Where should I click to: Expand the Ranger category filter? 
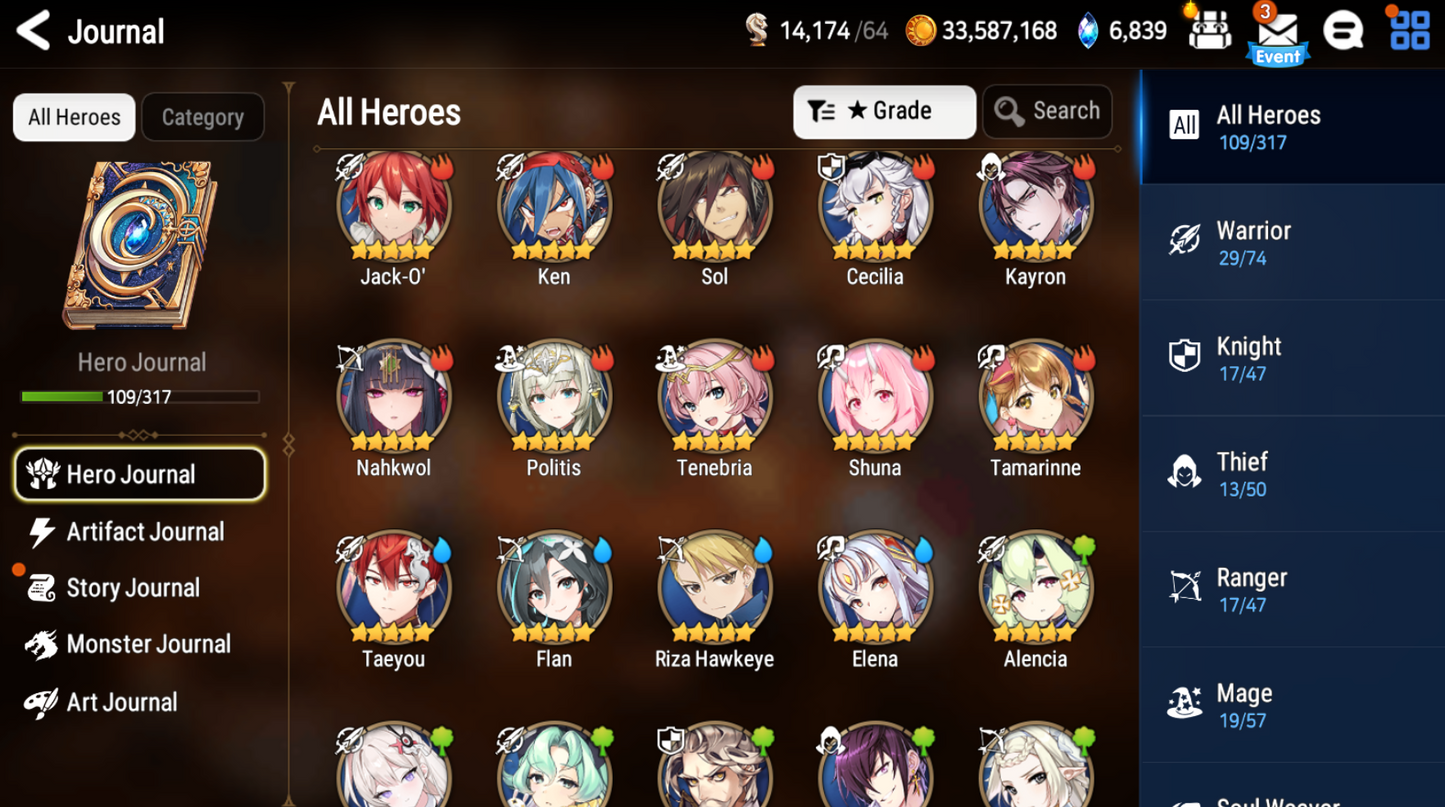click(1184, 587)
